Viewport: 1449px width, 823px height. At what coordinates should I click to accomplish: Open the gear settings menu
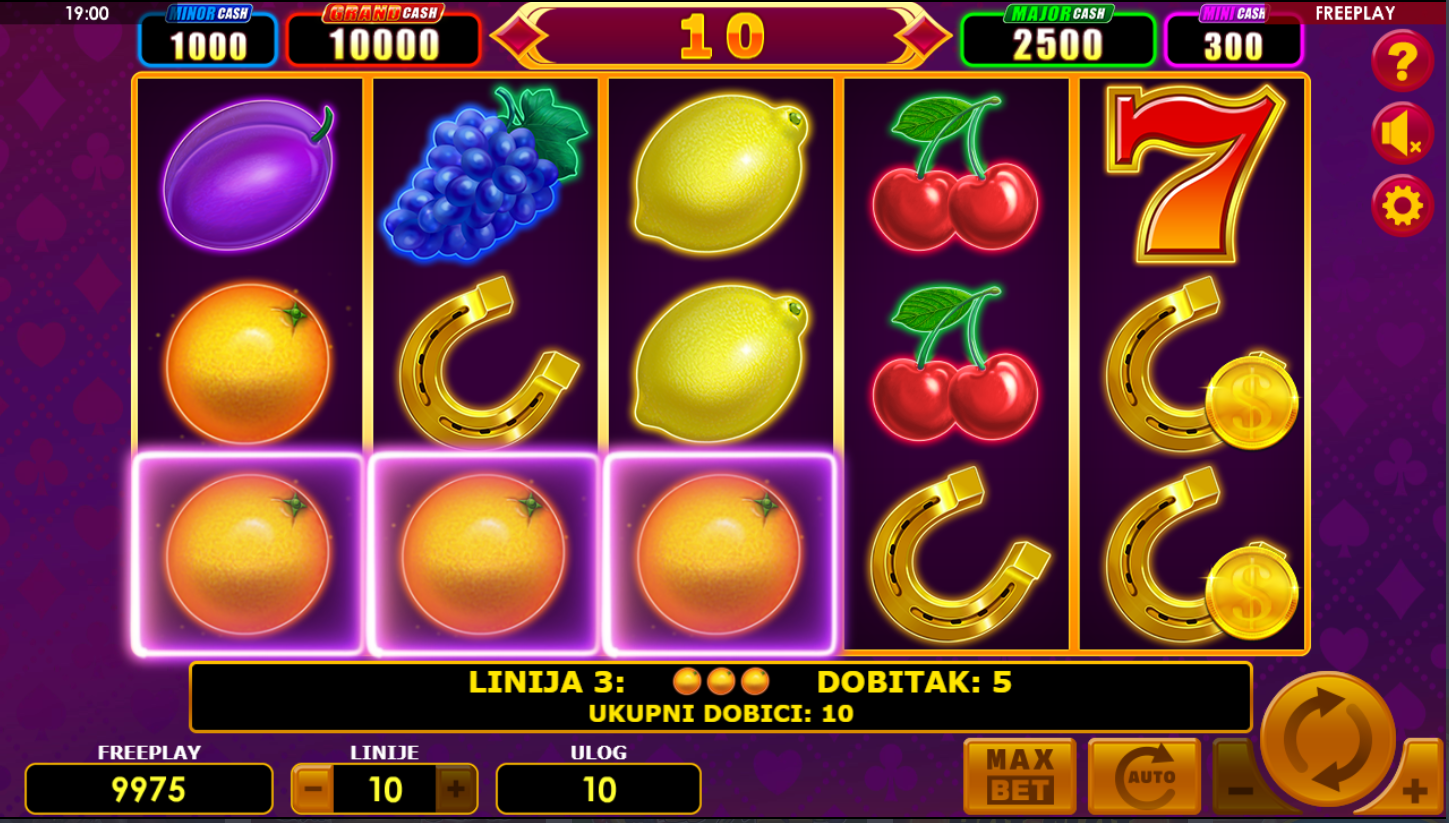[1402, 206]
